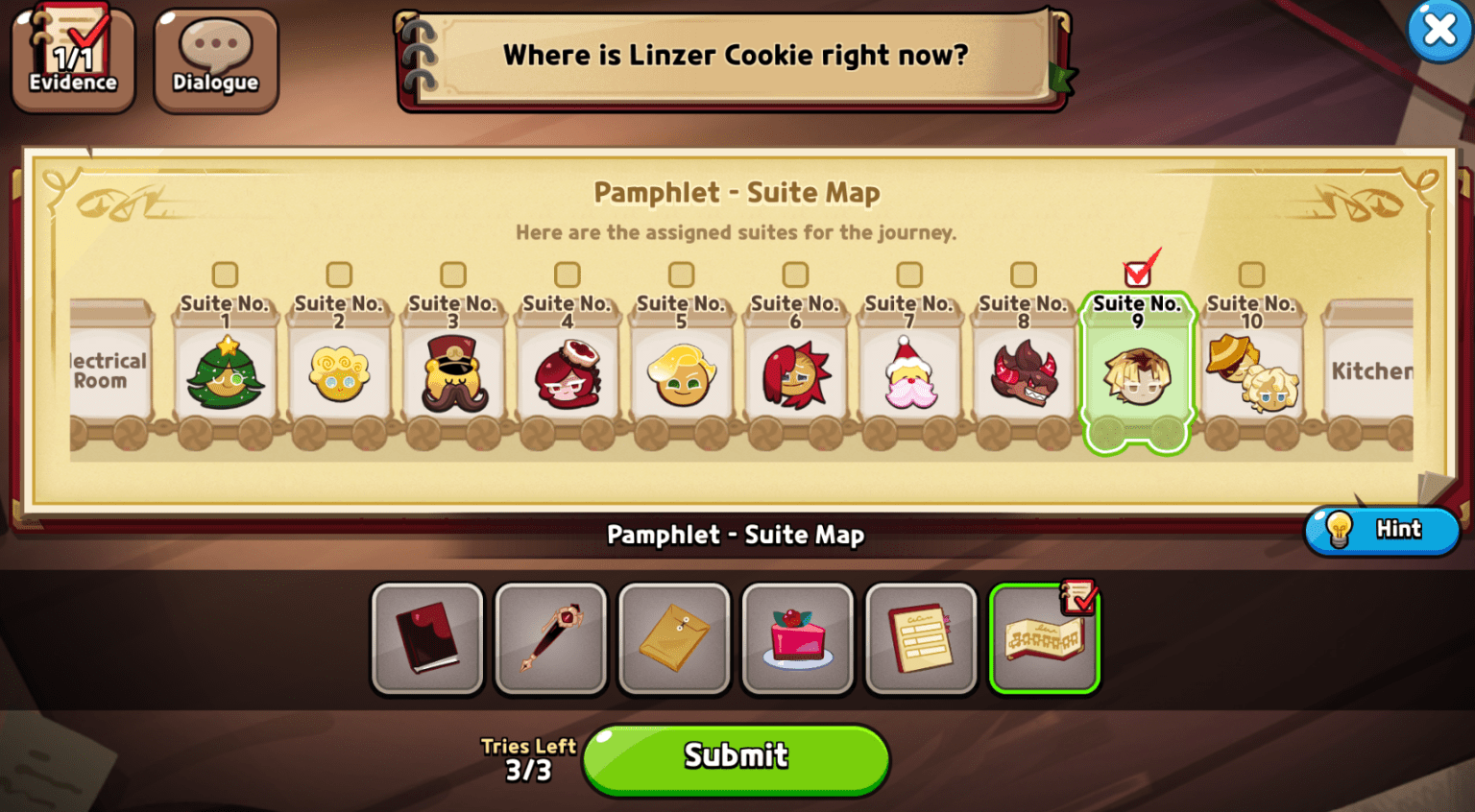1475x812 pixels.
Task: Select the Christmas tree cookie in Suite 1
Action: pyautogui.click(x=226, y=374)
